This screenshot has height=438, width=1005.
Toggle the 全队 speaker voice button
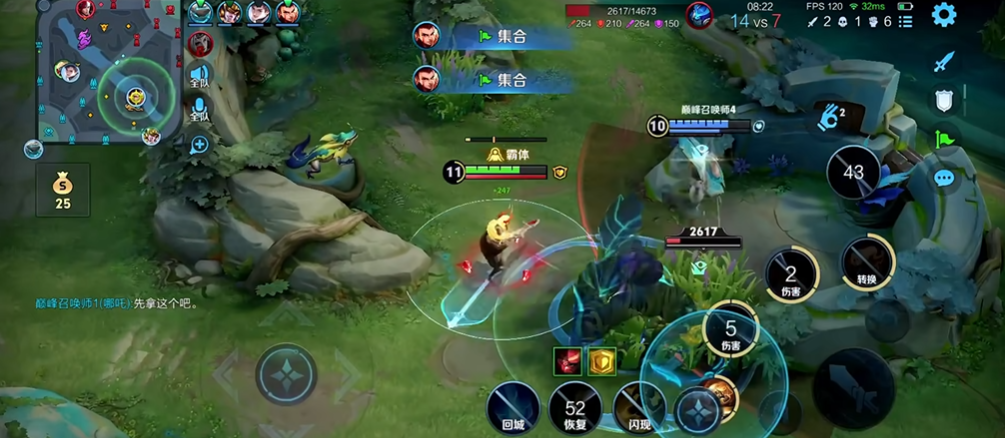(200, 77)
